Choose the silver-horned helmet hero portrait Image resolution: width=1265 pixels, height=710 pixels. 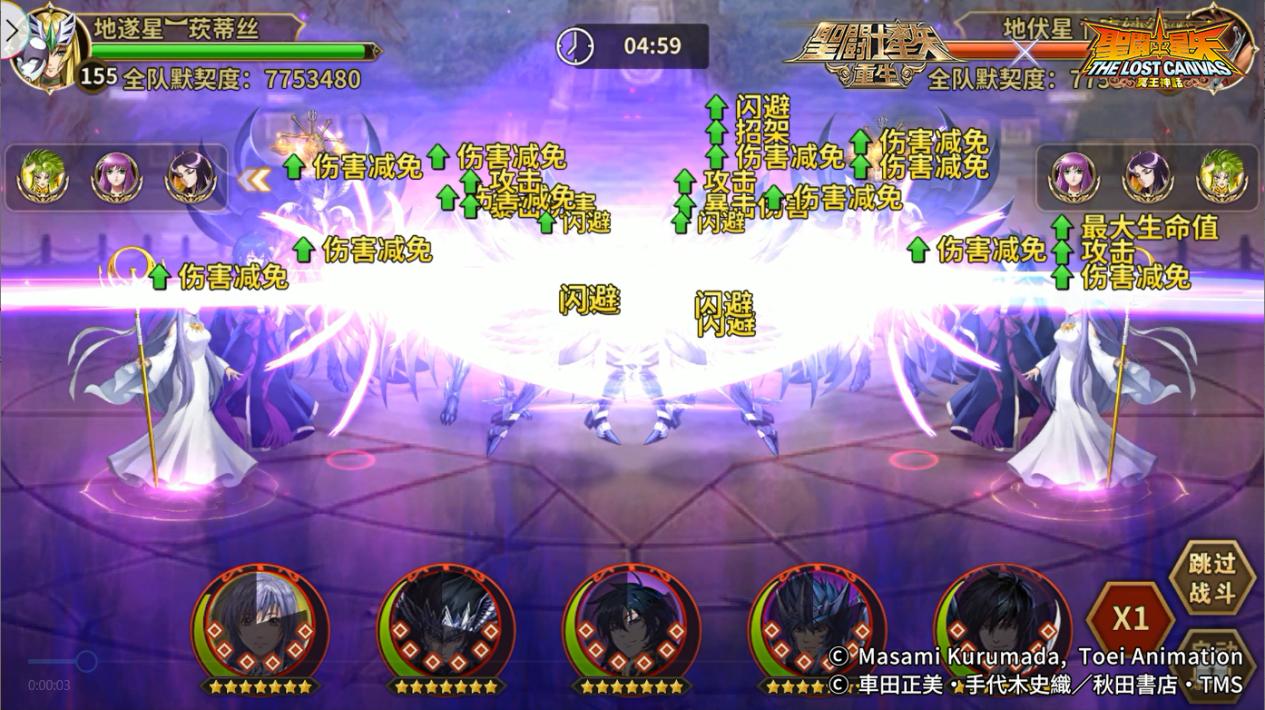(446, 625)
